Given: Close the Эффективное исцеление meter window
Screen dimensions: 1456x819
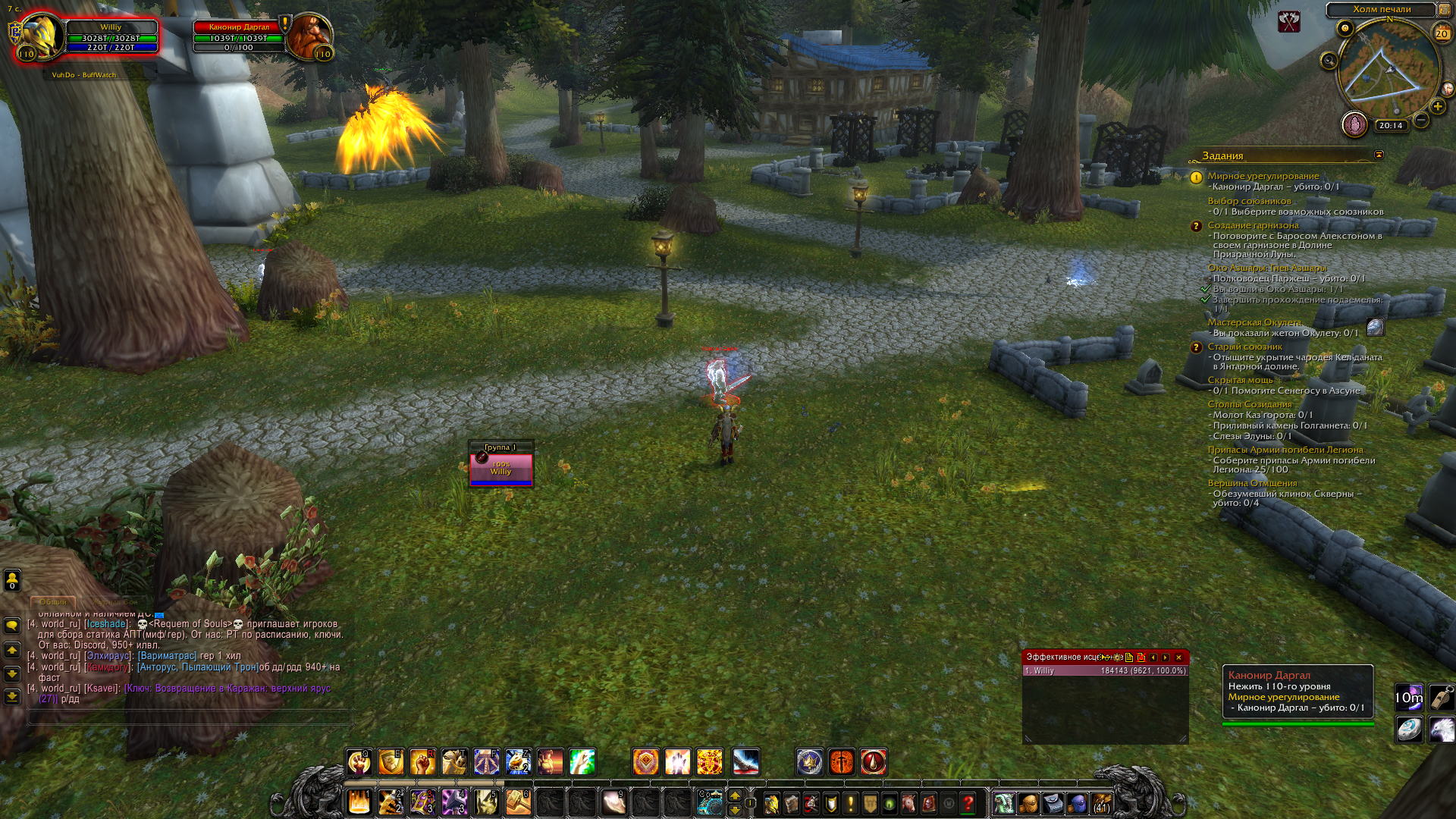Looking at the screenshot, I should (x=1178, y=657).
